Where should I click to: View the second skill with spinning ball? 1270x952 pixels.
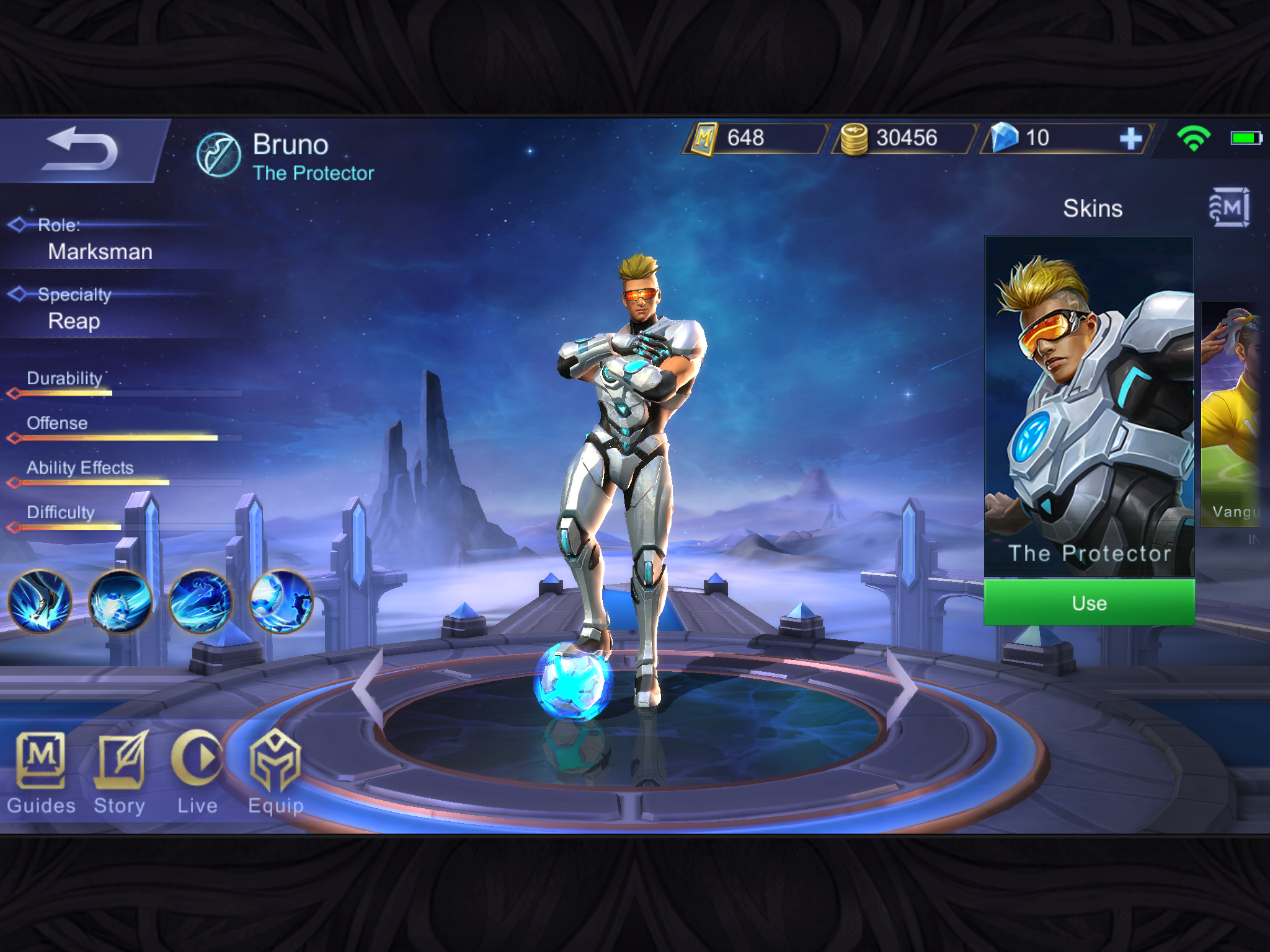[x=120, y=601]
